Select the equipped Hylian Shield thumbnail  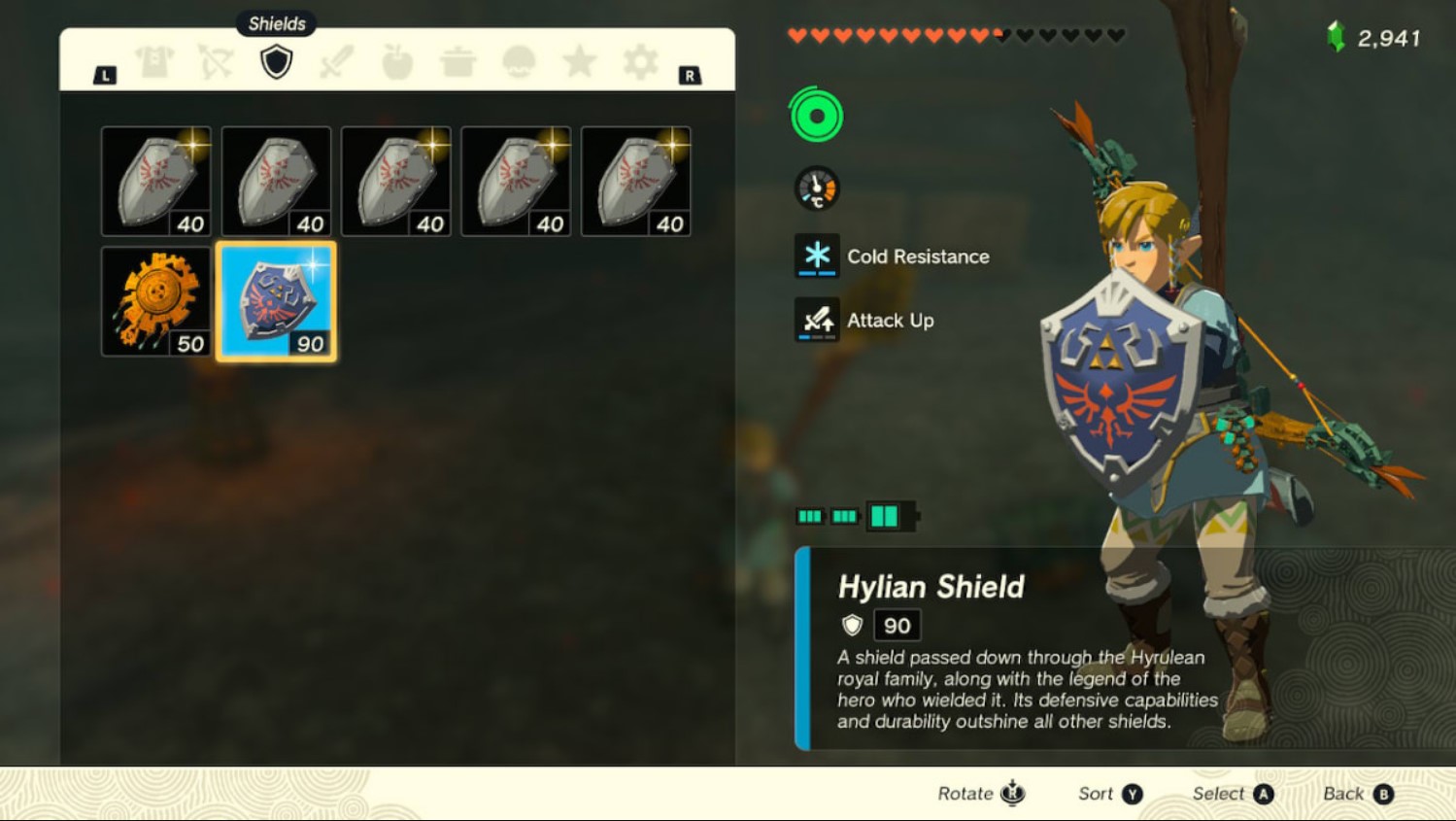(x=276, y=299)
